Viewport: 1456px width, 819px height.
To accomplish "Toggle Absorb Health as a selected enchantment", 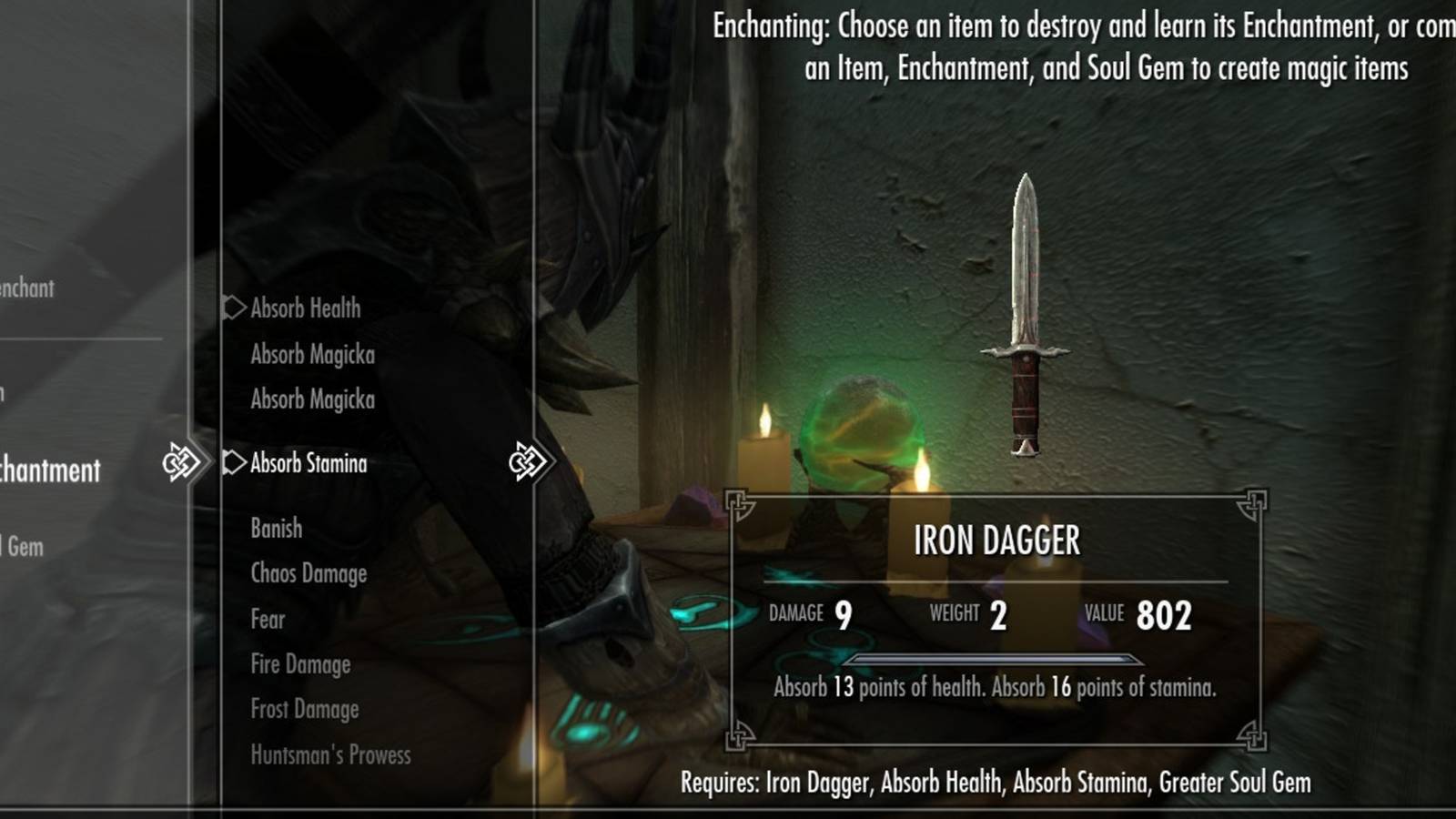I will [x=306, y=308].
